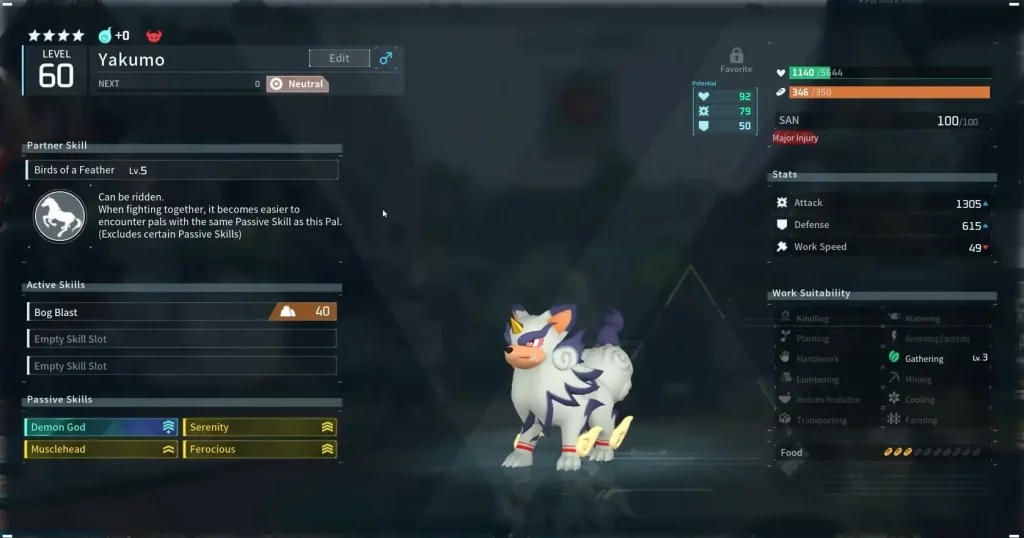The image size is (1024, 538).
Task: Select the Demon God passive skill
Action: [101, 427]
